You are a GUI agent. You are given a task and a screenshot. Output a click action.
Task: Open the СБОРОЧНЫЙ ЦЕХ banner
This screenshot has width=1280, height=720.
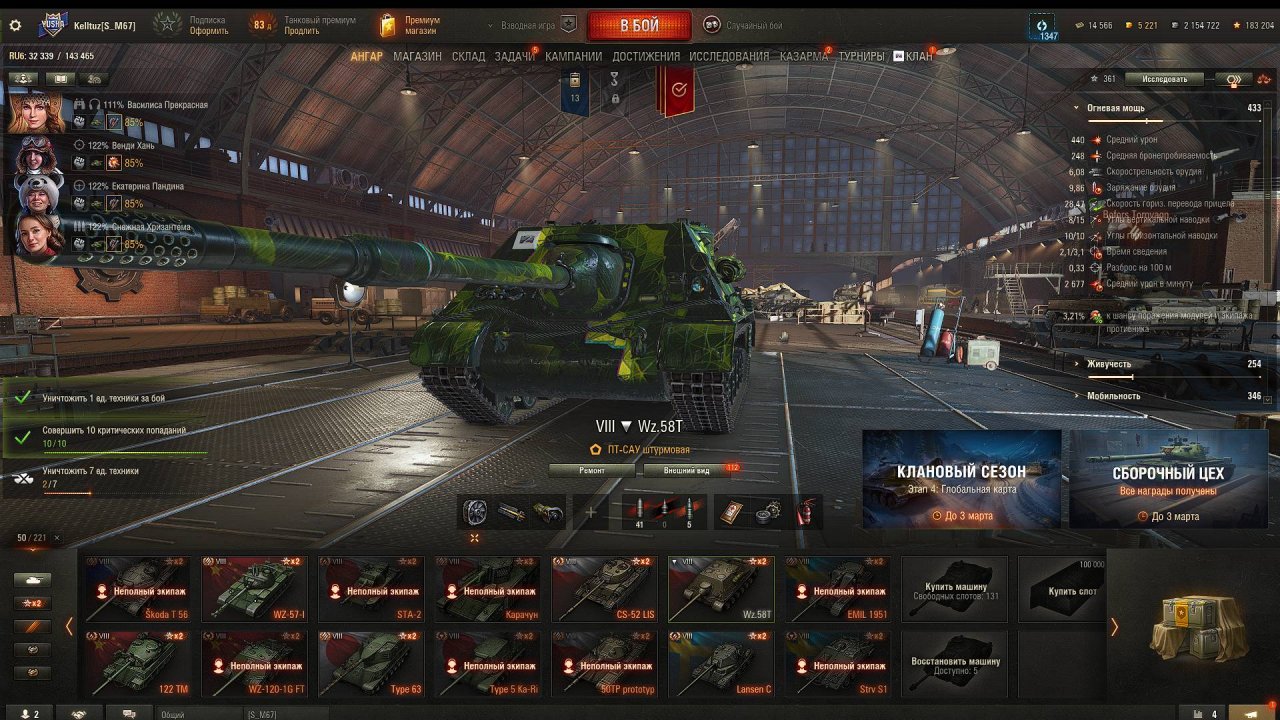pos(1168,479)
